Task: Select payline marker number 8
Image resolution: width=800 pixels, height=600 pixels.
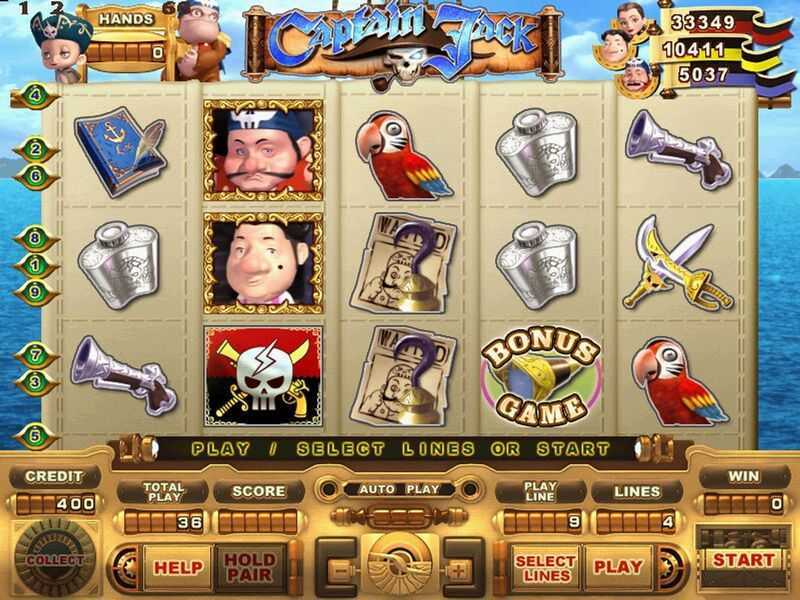Action: [x=36, y=240]
